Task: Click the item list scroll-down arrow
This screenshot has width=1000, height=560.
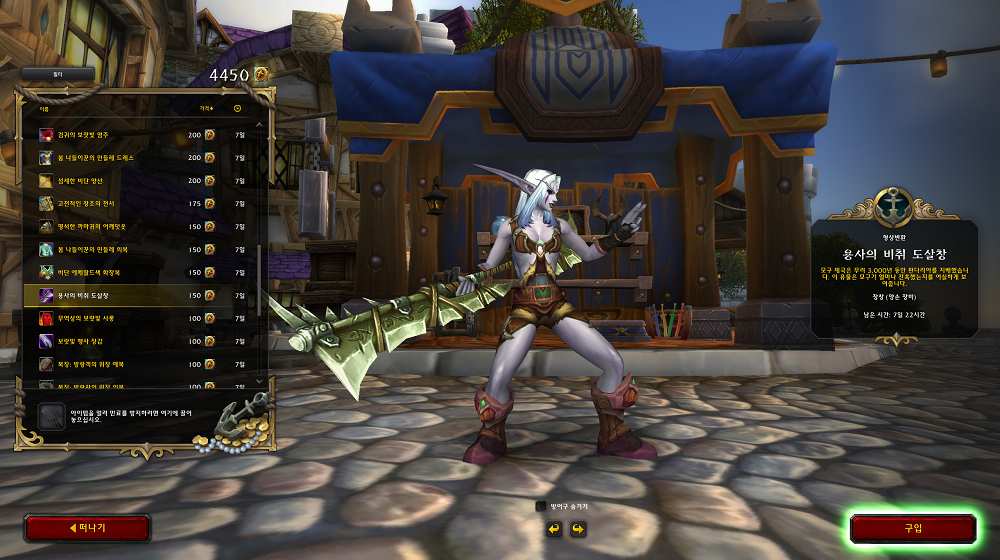Action: pyautogui.click(x=260, y=380)
